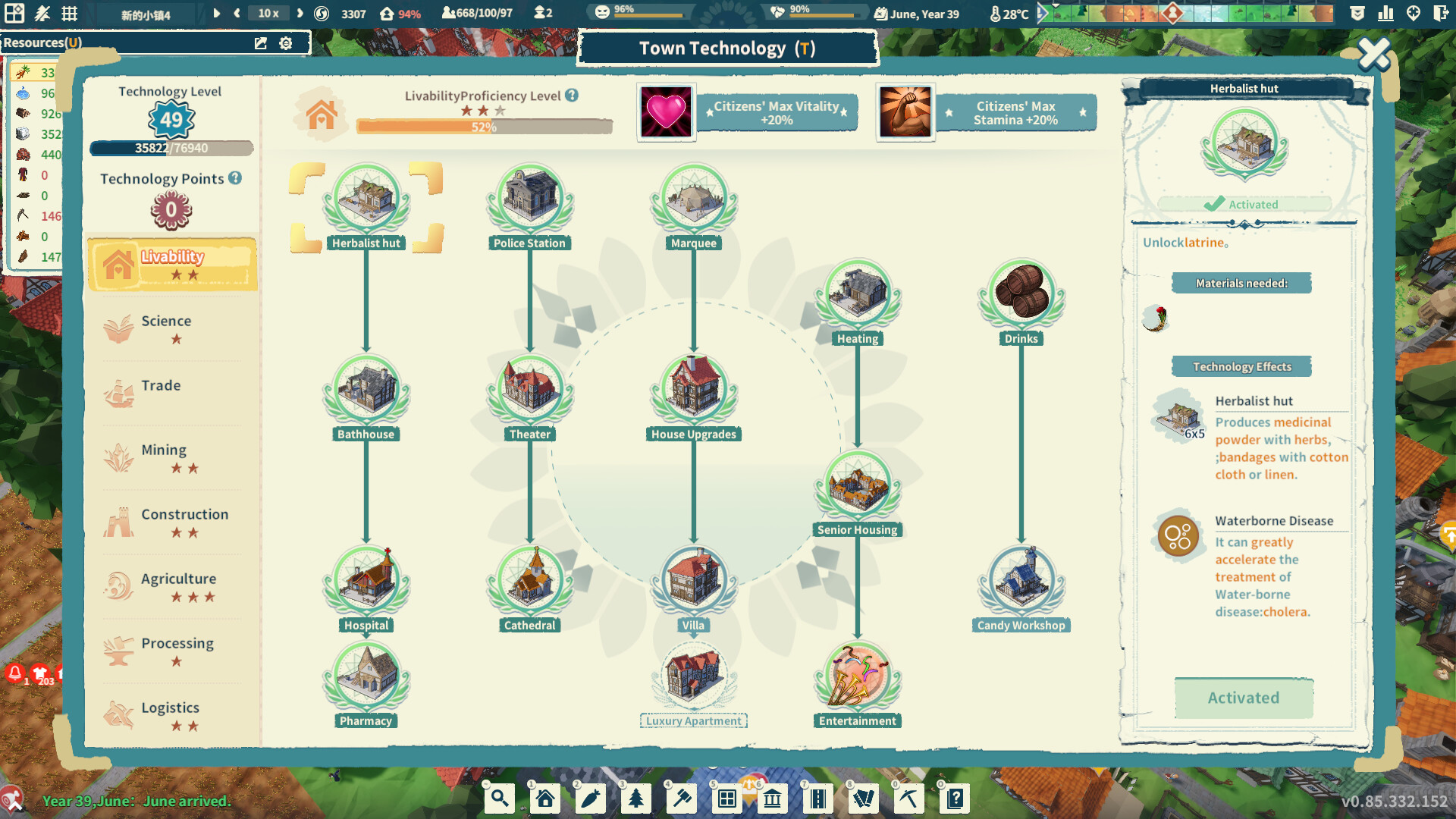Open the housing build menu with the home icon
Screen dimensions: 1456x819
544,798
